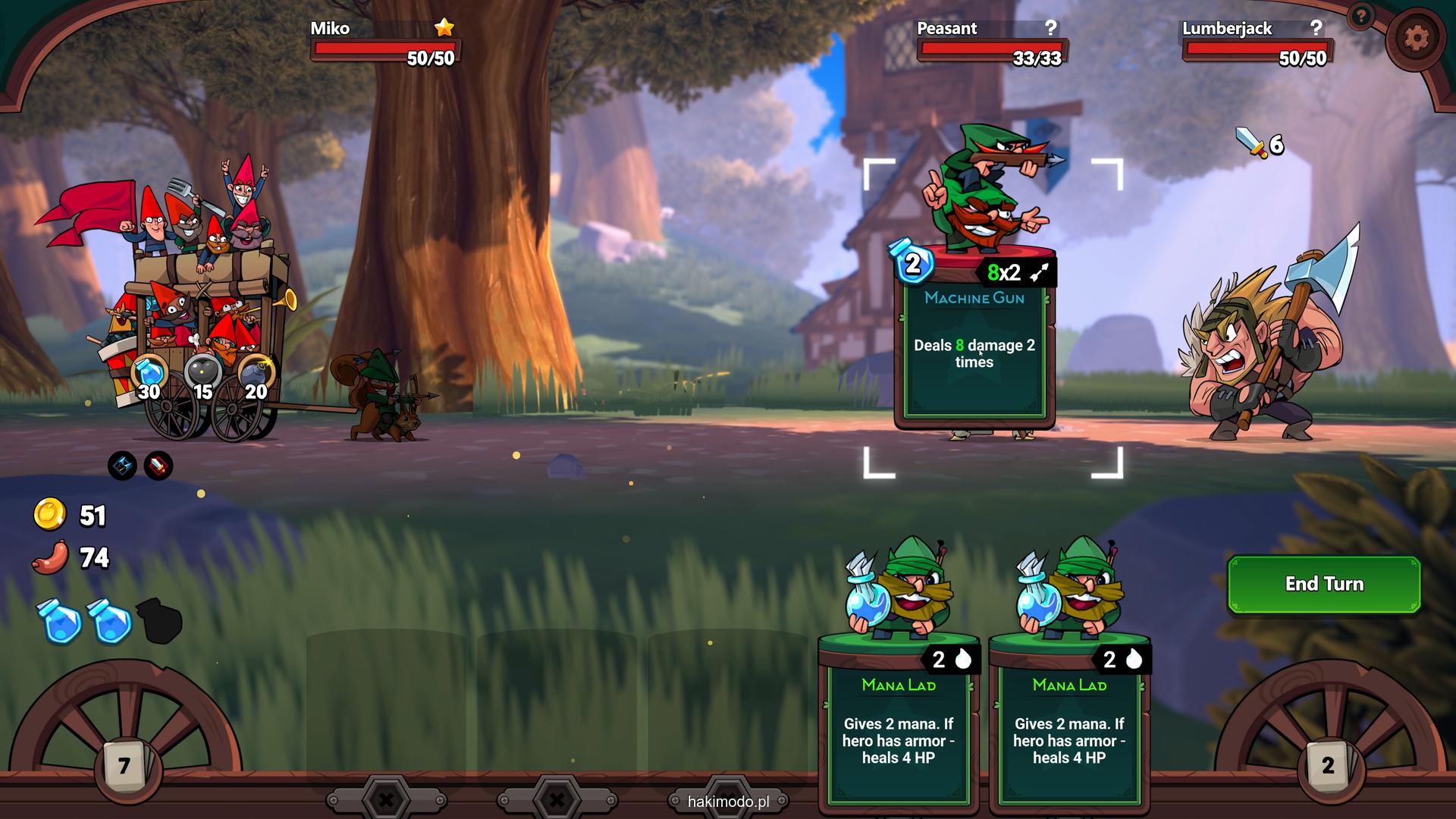The width and height of the screenshot is (1456, 819).
Task: Open the discard pile showing 2 cards
Action: [x=1327, y=766]
